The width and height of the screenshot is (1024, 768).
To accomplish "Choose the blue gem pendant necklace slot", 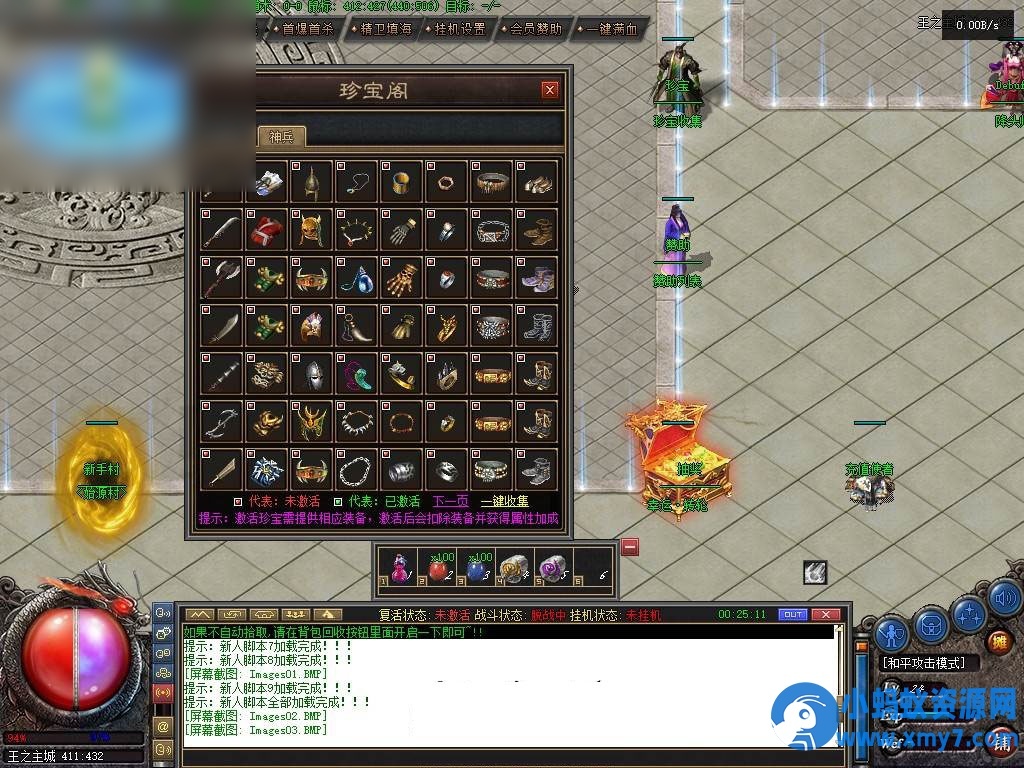I will tap(357, 278).
